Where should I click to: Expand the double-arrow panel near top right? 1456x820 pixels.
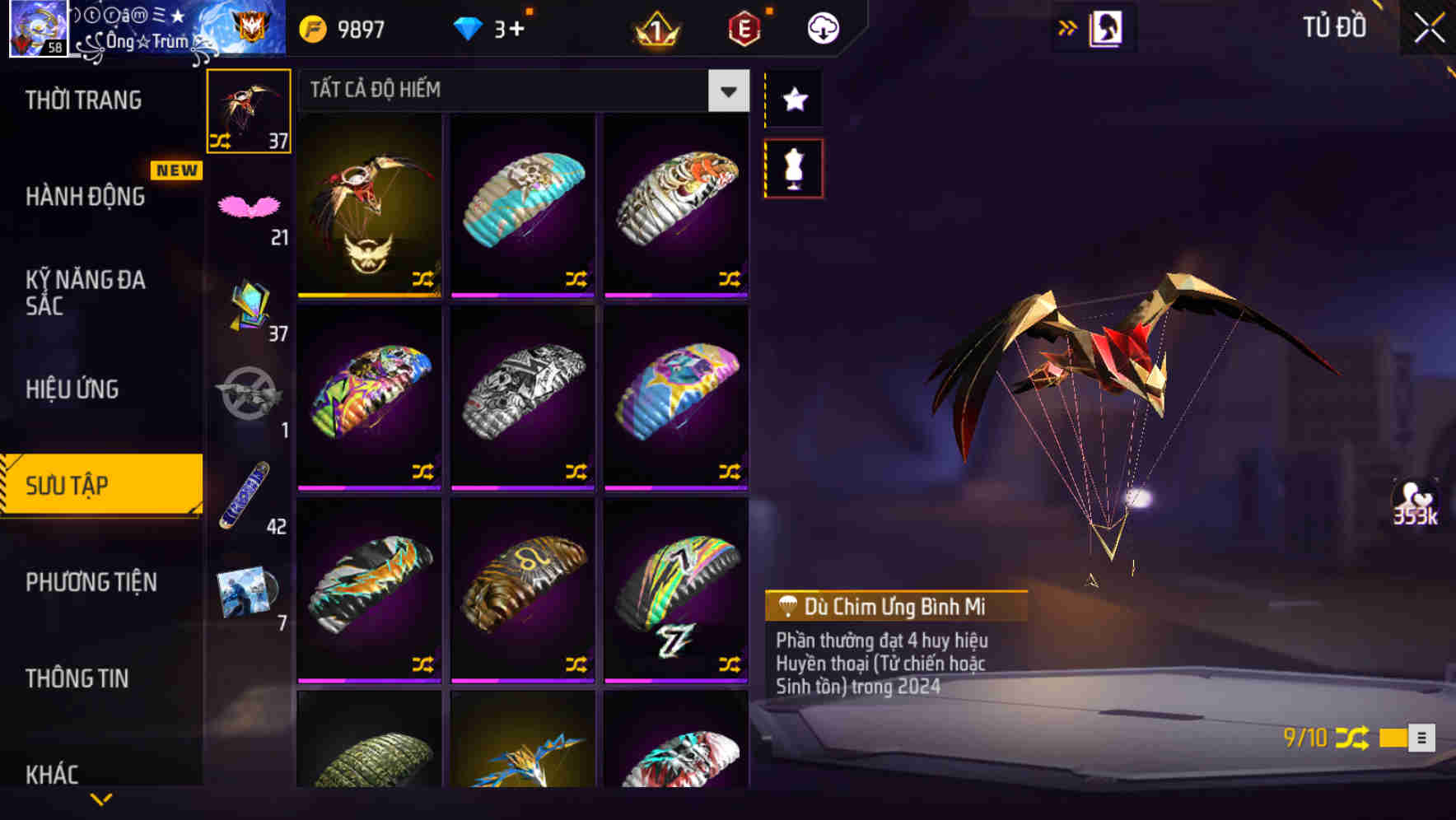(1068, 26)
